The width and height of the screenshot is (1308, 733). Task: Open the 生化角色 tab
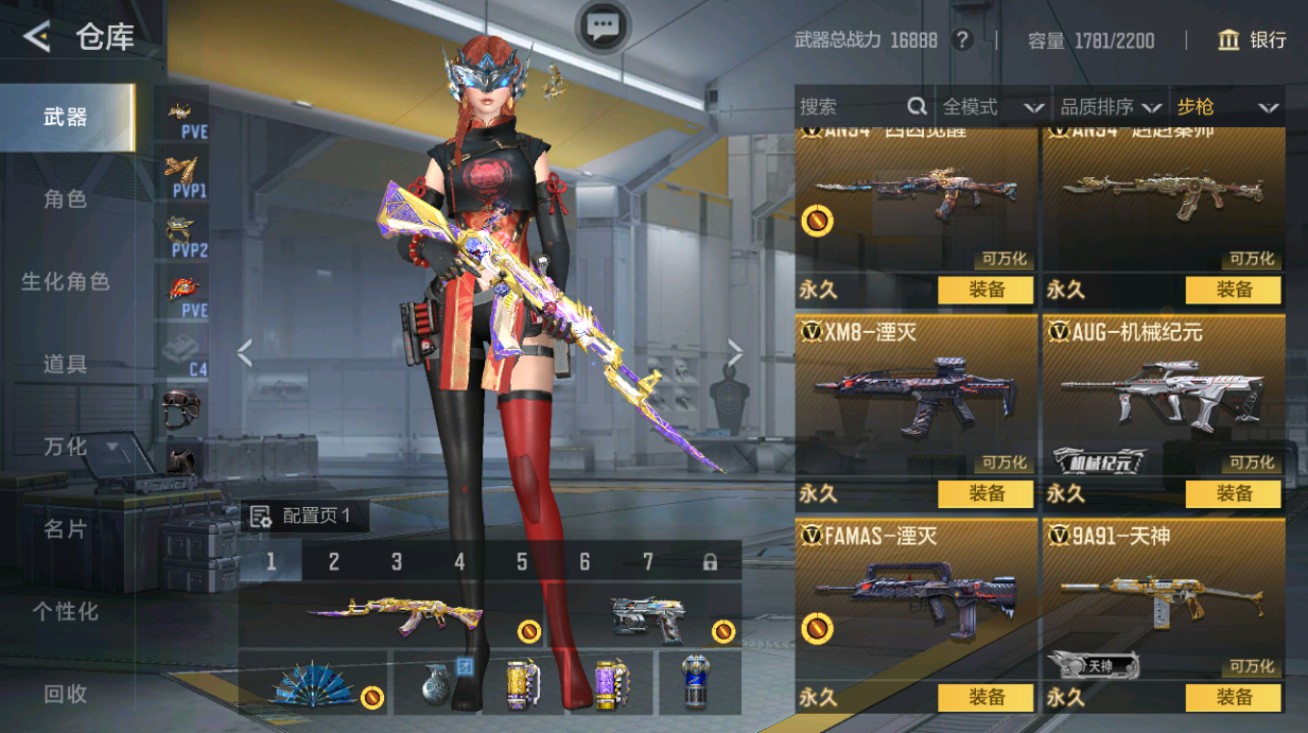[x=66, y=282]
